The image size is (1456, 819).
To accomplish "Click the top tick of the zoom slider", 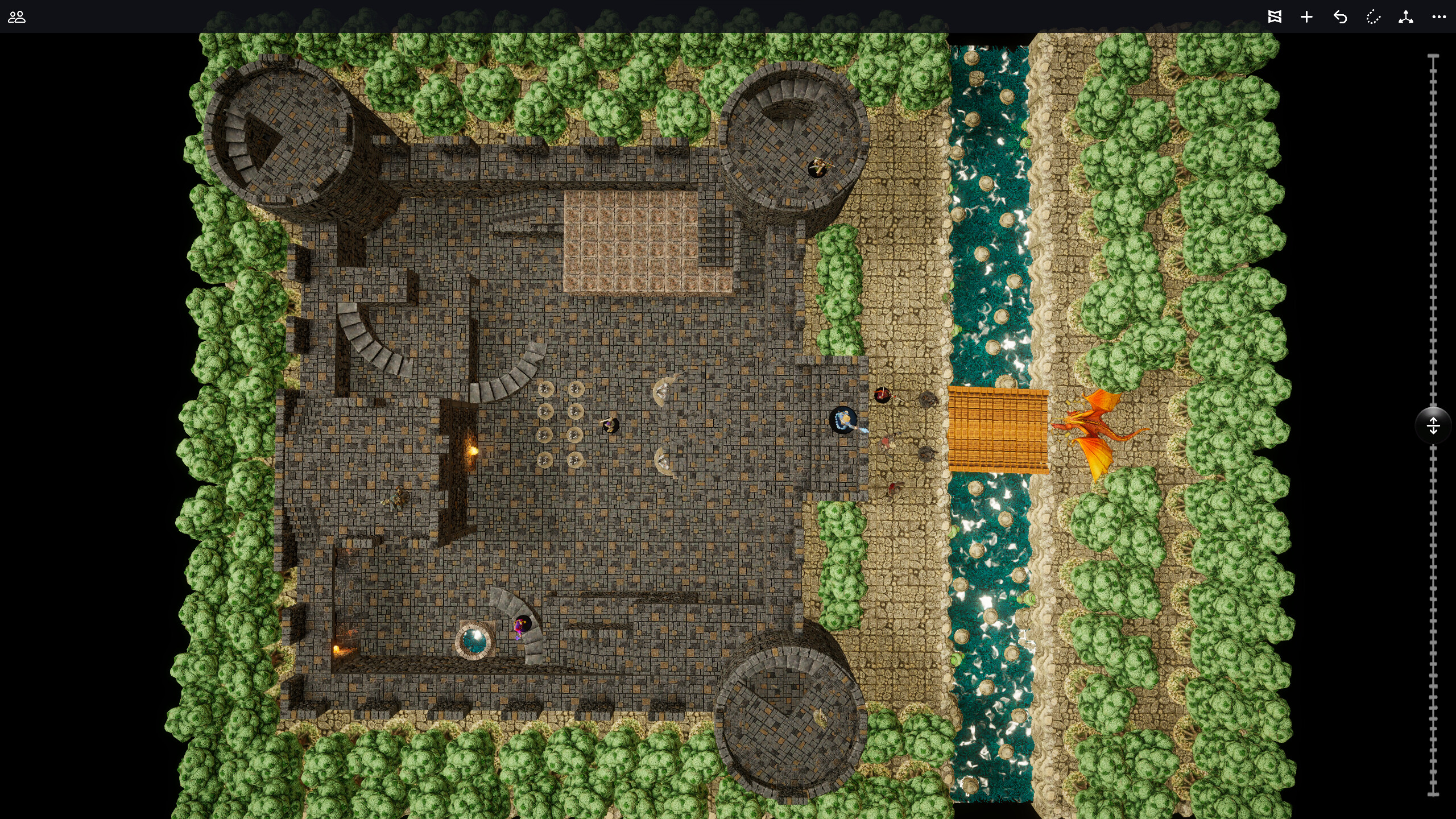I will tap(1434, 54).
